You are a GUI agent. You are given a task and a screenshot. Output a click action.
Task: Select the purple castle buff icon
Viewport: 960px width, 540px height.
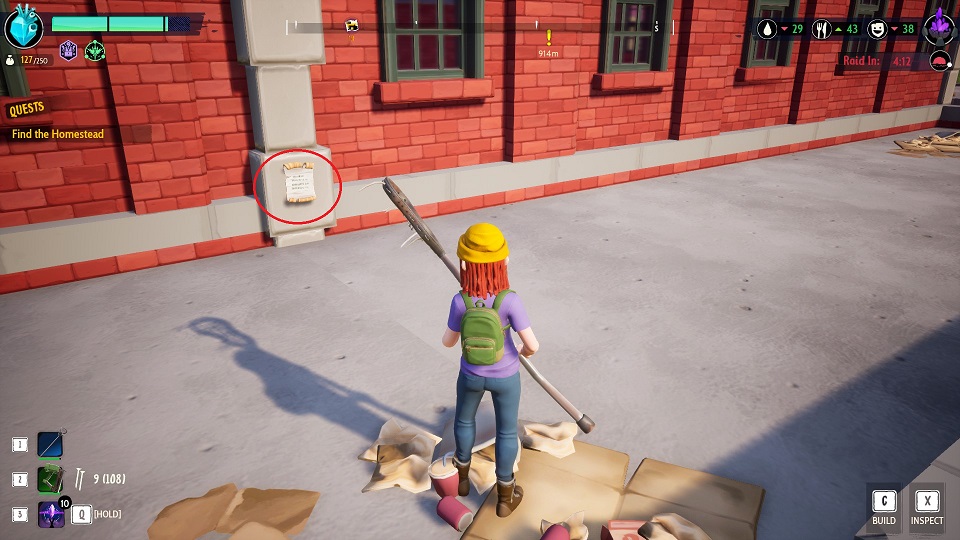[x=69, y=51]
